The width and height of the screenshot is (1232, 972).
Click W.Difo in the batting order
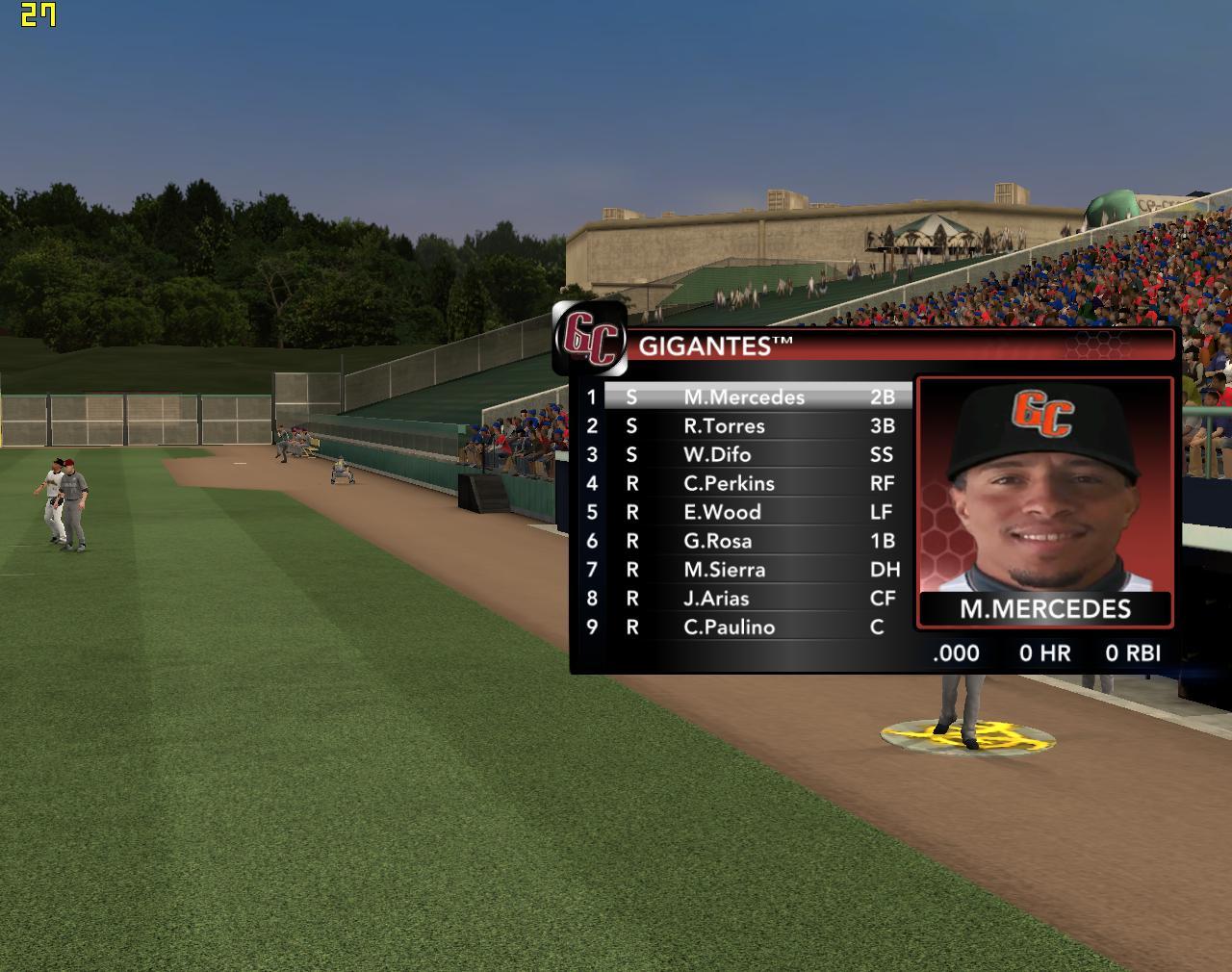pos(717,454)
